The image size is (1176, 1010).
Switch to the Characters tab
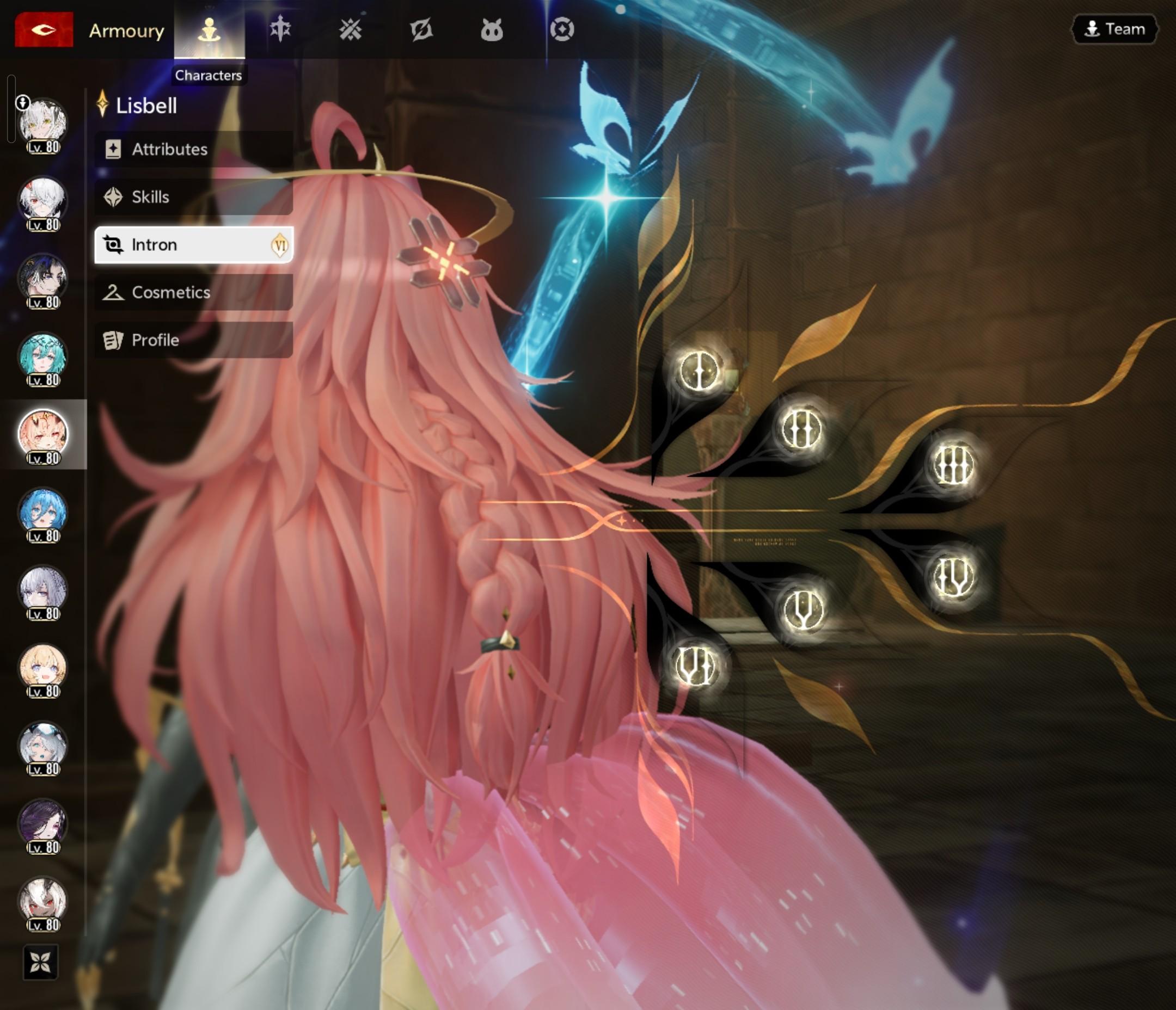pyautogui.click(x=210, y=30)
